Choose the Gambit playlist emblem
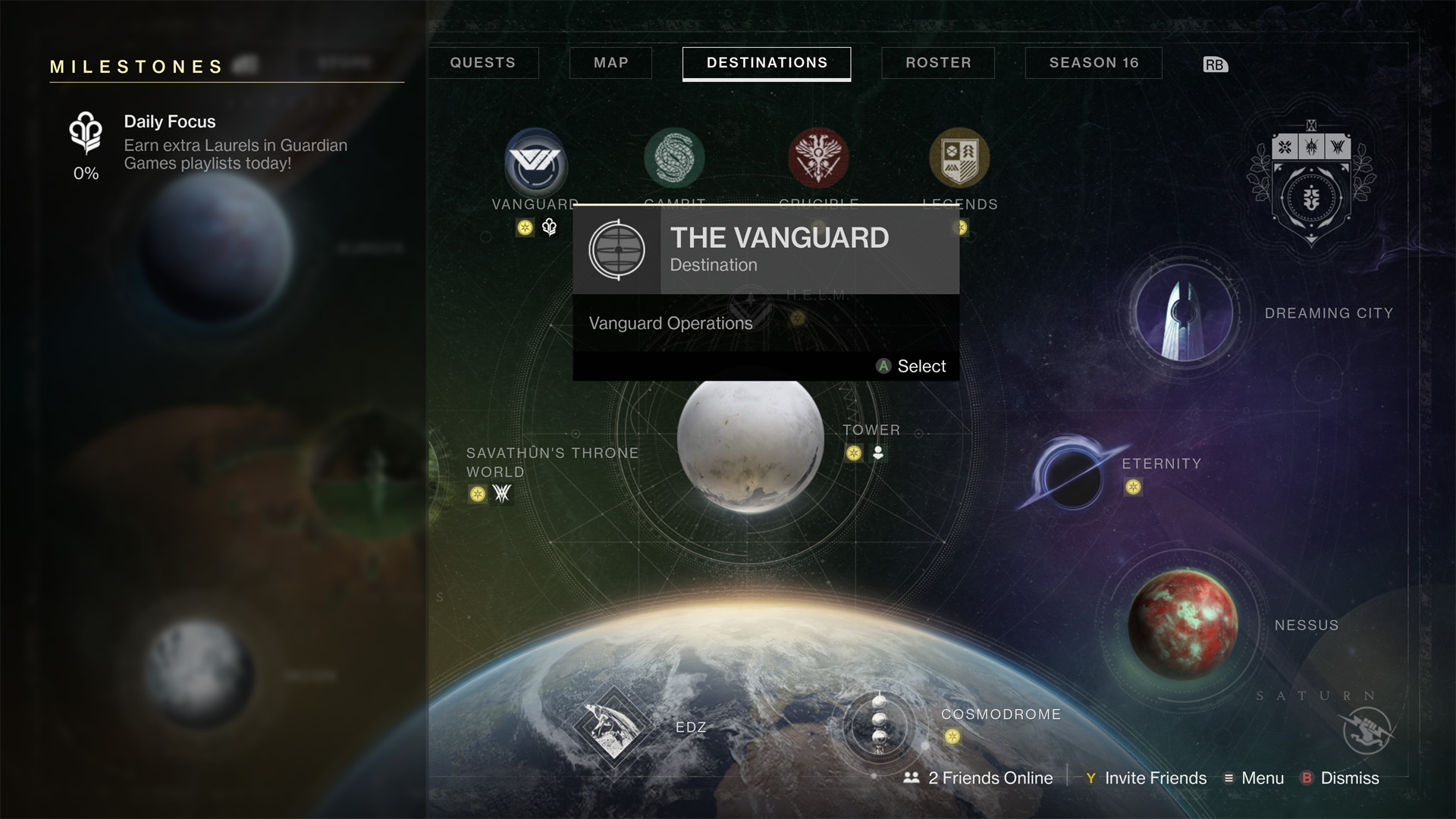 [674, 158]
